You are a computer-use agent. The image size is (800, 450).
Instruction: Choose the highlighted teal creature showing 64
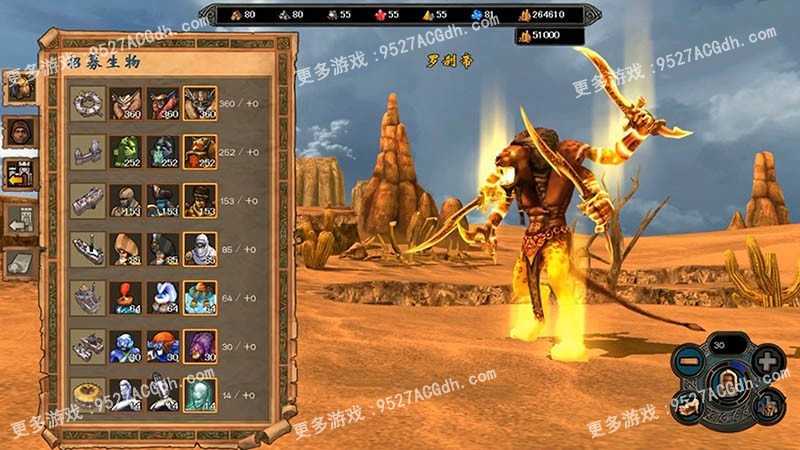[x=200, y=297]
